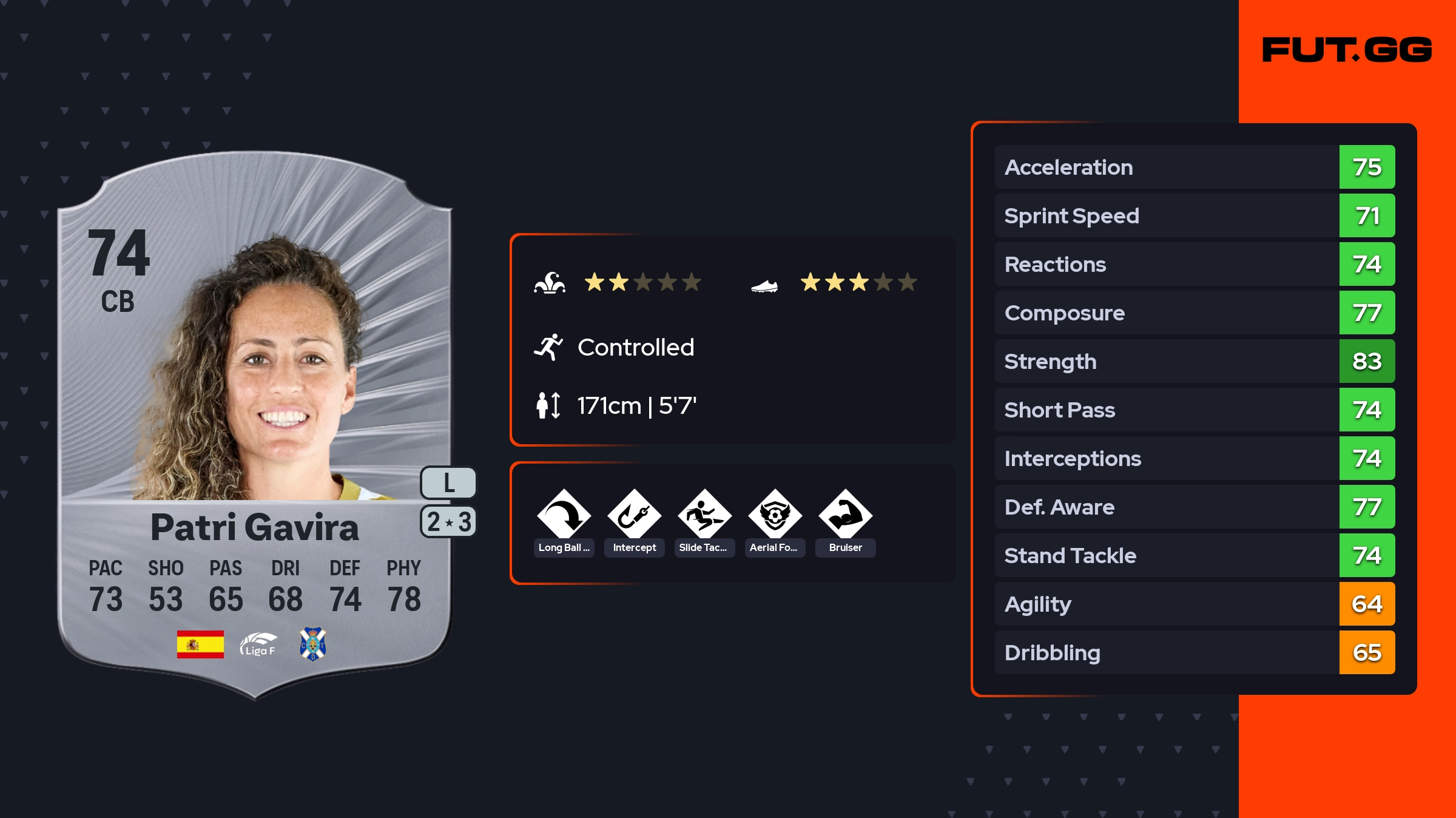
Task: Select the Composure stat row
Action: click(1194, 313)
